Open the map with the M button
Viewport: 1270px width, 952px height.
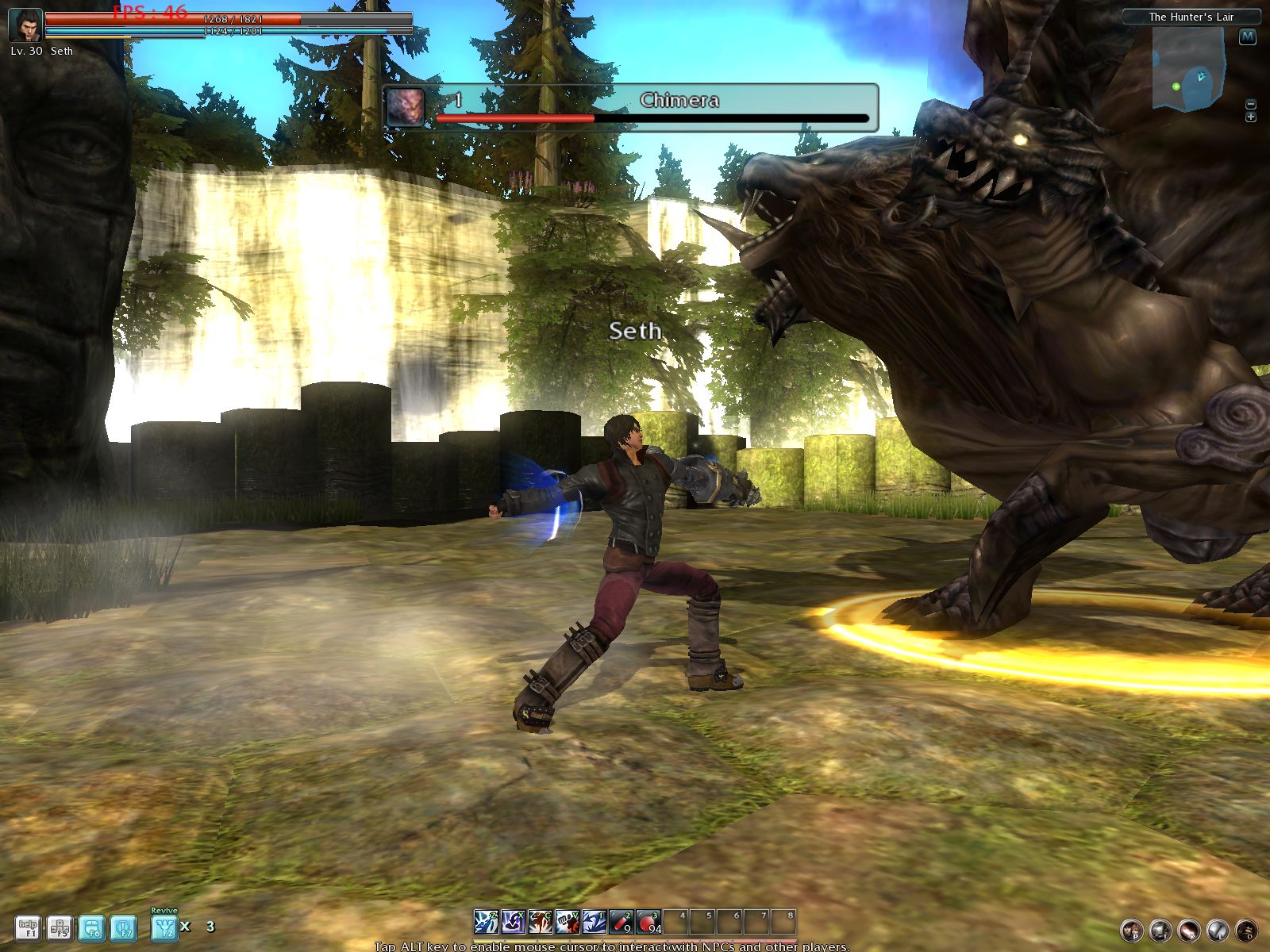click(x=1248, y=36)
